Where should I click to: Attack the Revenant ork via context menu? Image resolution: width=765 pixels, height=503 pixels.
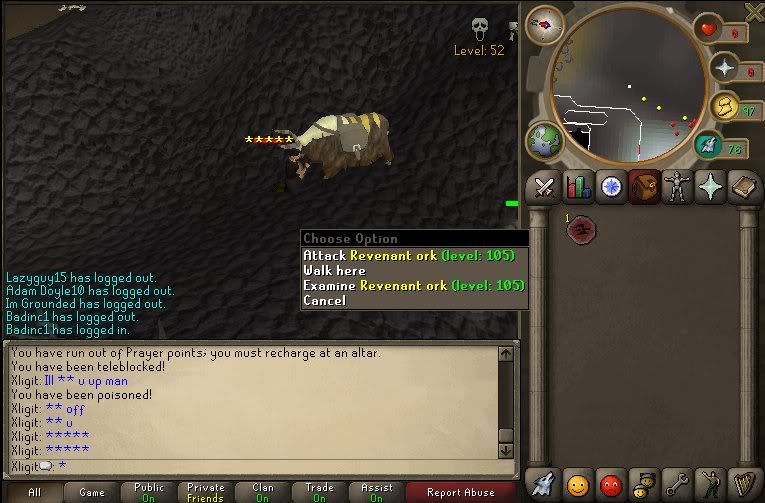point(408,256)
